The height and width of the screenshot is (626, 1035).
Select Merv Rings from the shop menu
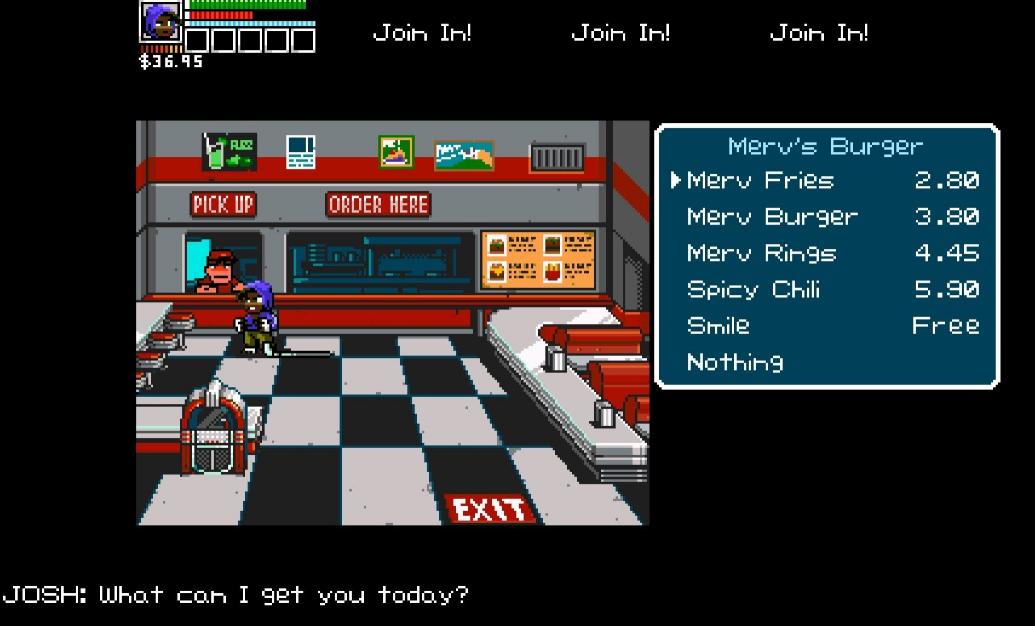[761, 253]
